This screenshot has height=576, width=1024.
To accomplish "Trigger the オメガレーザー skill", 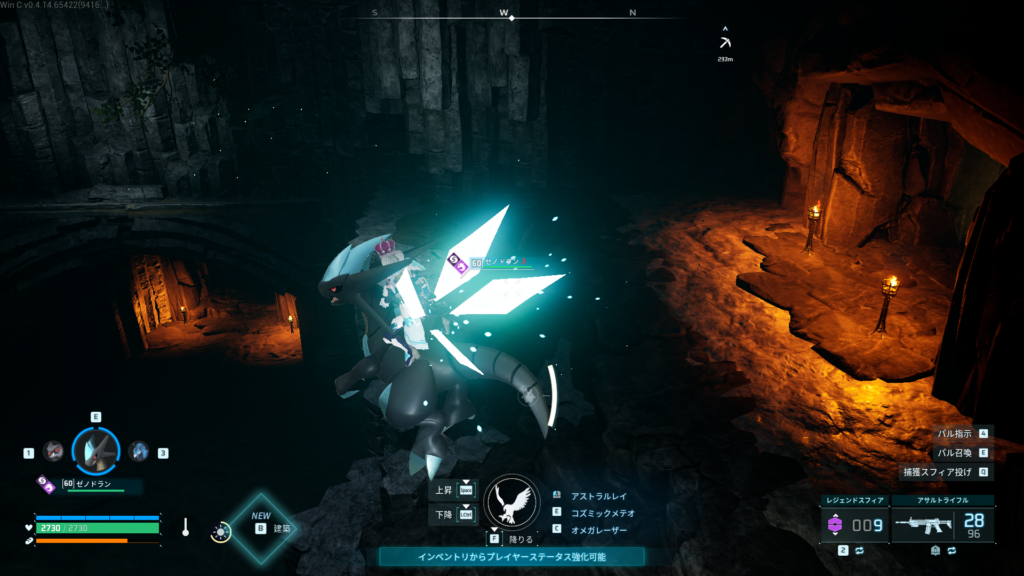I will pos(599,529).
